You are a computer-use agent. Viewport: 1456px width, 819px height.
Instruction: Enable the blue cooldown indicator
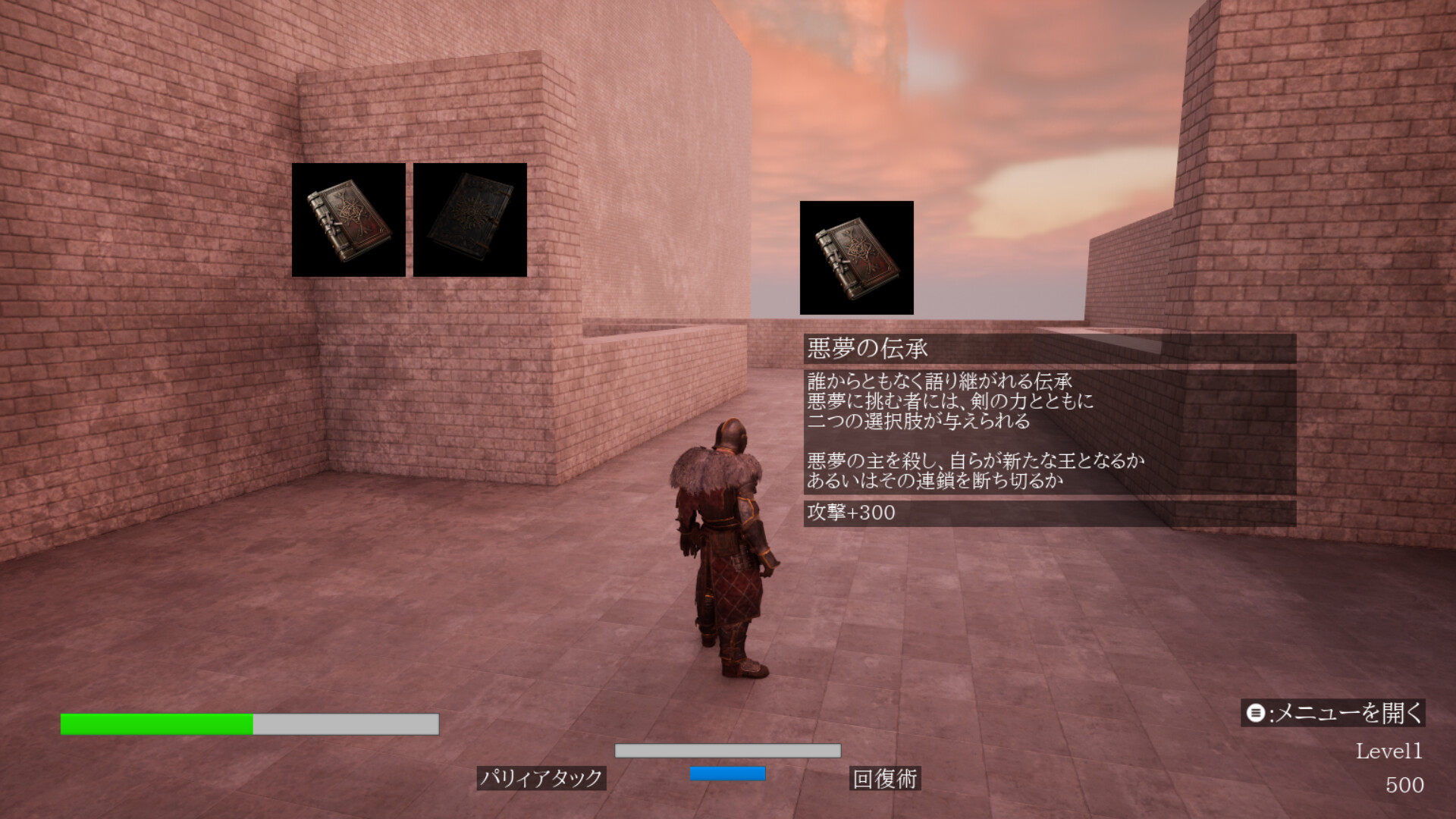pyautogui.click(x=726, y=775)
